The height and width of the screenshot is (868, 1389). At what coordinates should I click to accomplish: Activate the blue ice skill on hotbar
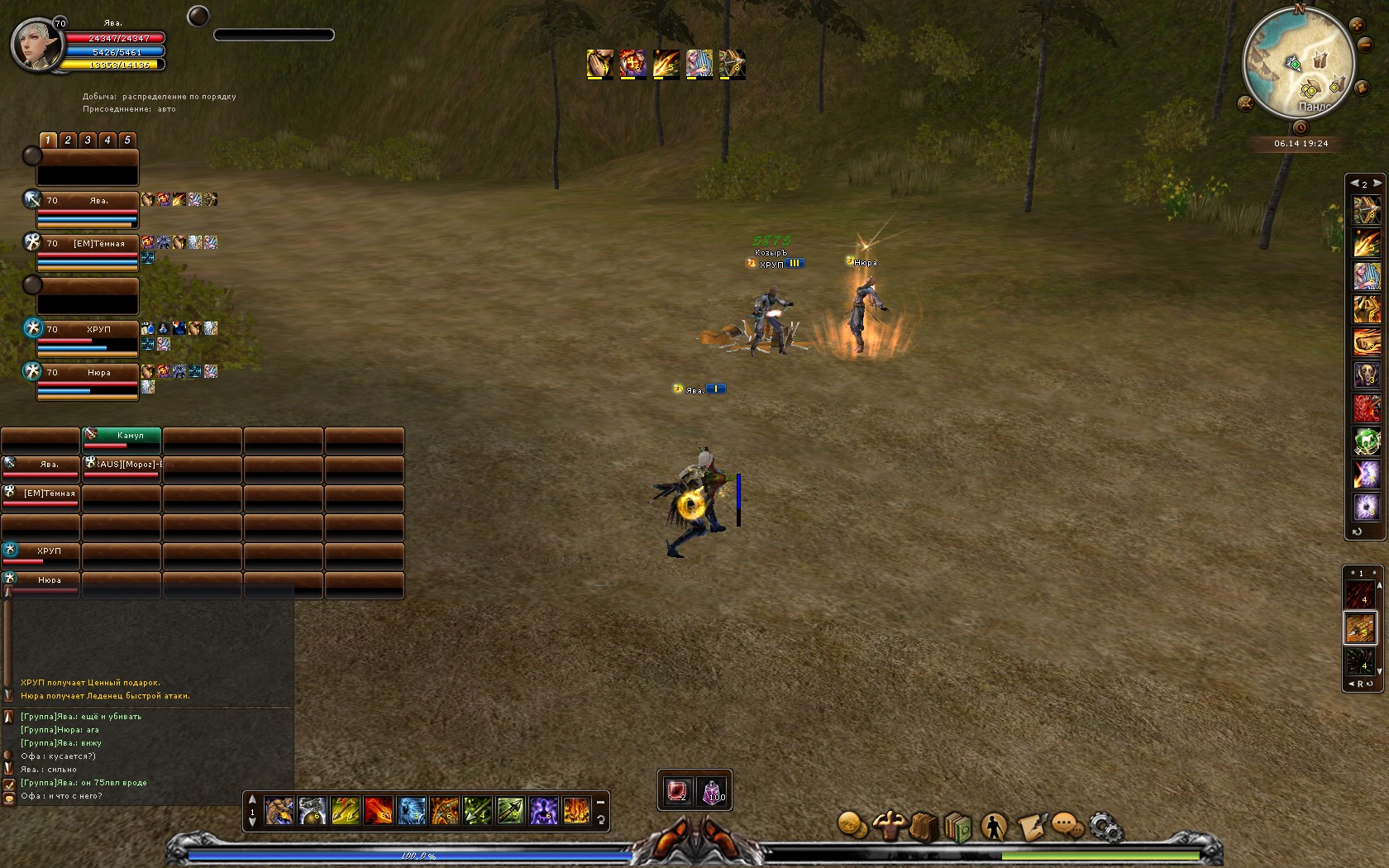click(412, 811)
